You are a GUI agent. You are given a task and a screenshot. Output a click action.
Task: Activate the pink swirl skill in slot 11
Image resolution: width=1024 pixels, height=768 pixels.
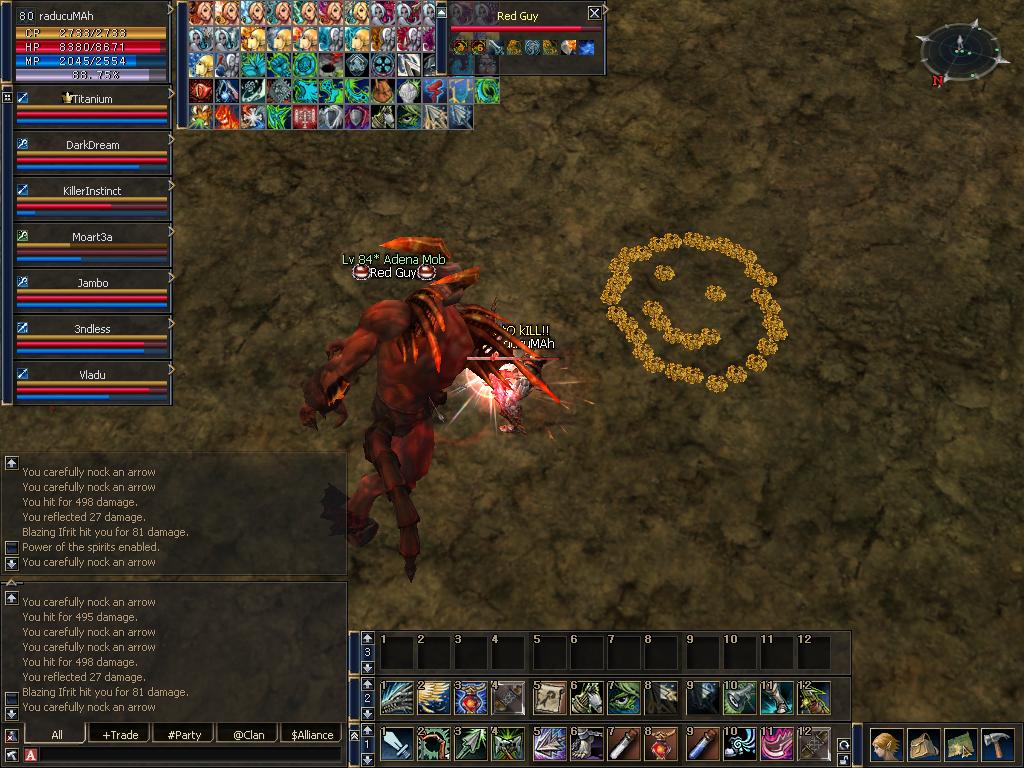coord(777,745)
